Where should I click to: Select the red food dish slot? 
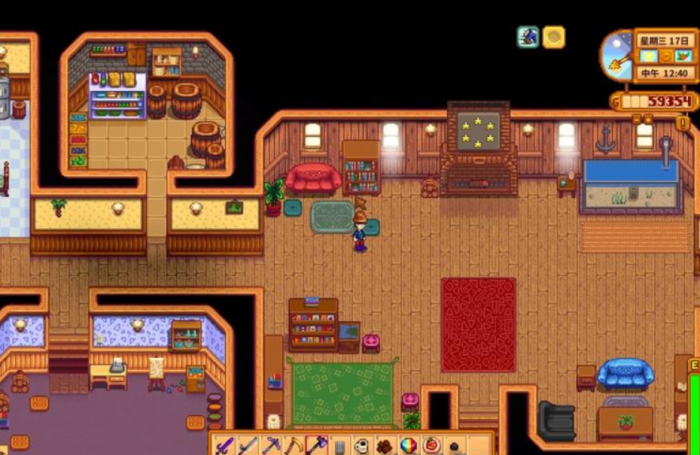[431, 446]
